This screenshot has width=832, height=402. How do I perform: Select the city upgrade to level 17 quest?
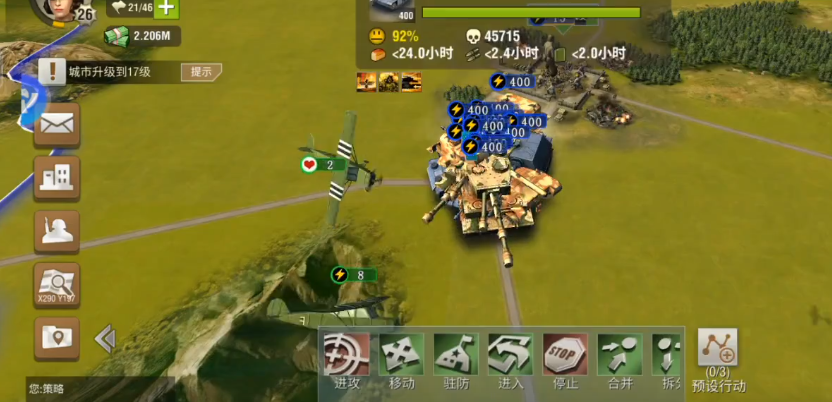tap(110, 72)
